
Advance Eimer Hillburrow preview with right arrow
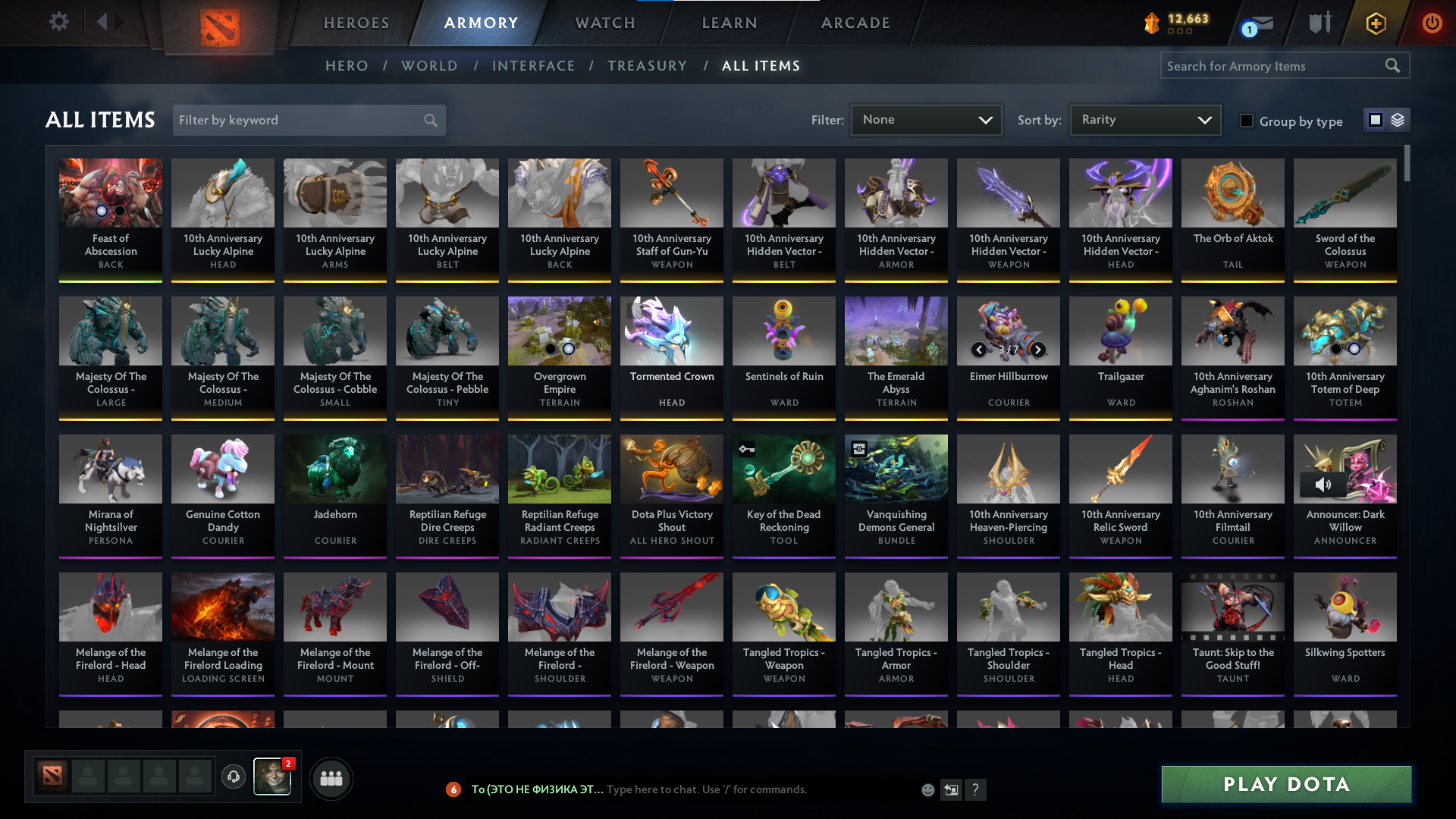pos(1037,350)
